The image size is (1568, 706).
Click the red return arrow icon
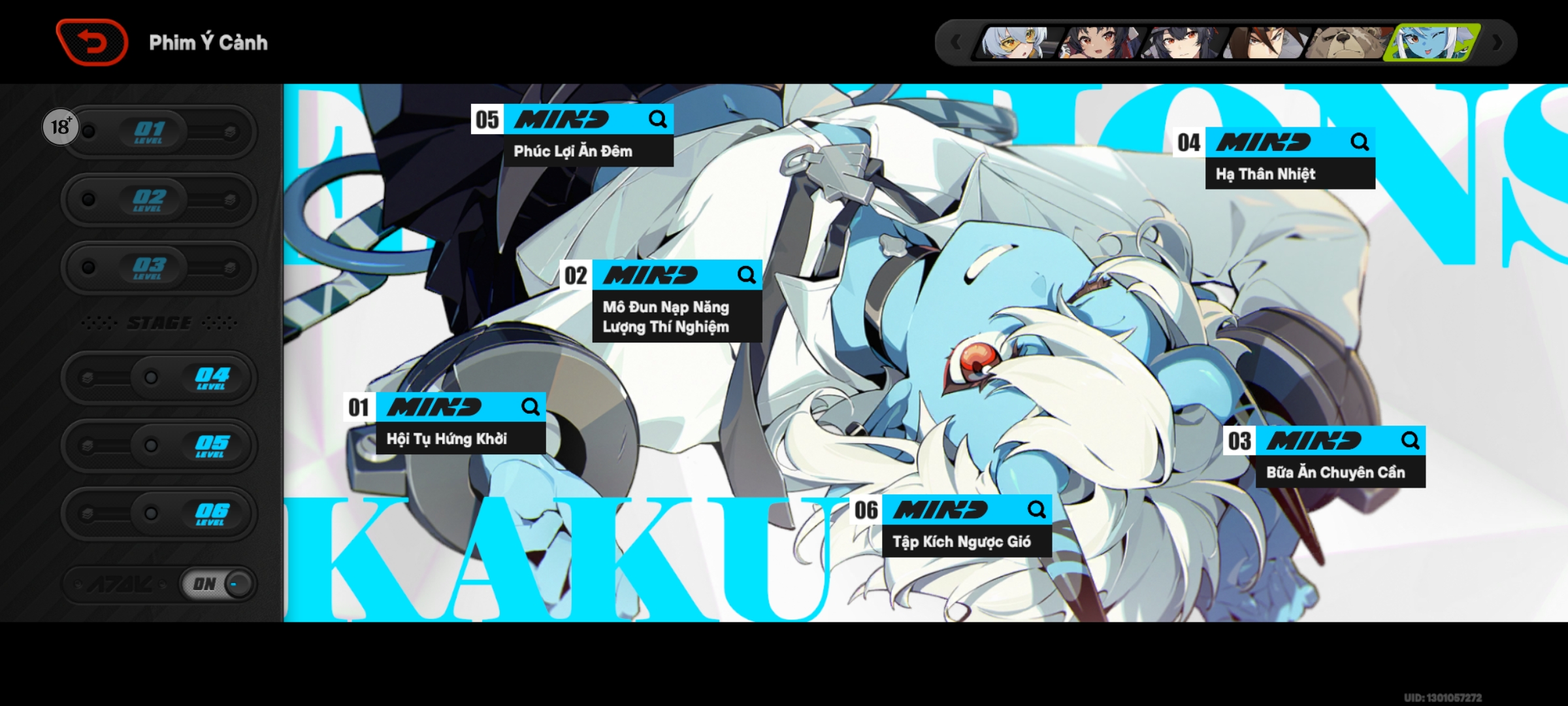(91, 41)
